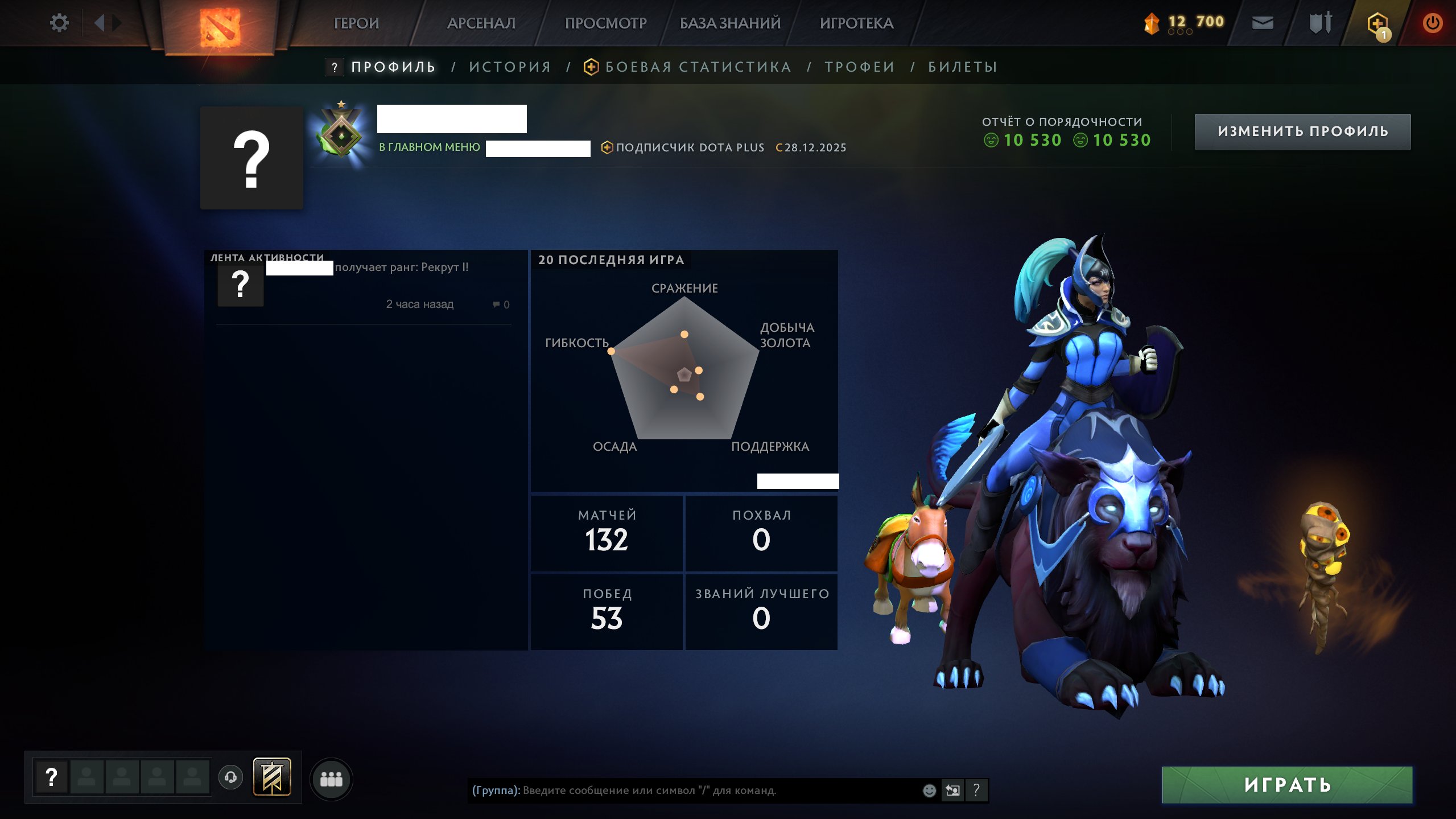Open settings with the gear icon
Viewport: 1456px width, 819px height.
[x=59, y=22]
